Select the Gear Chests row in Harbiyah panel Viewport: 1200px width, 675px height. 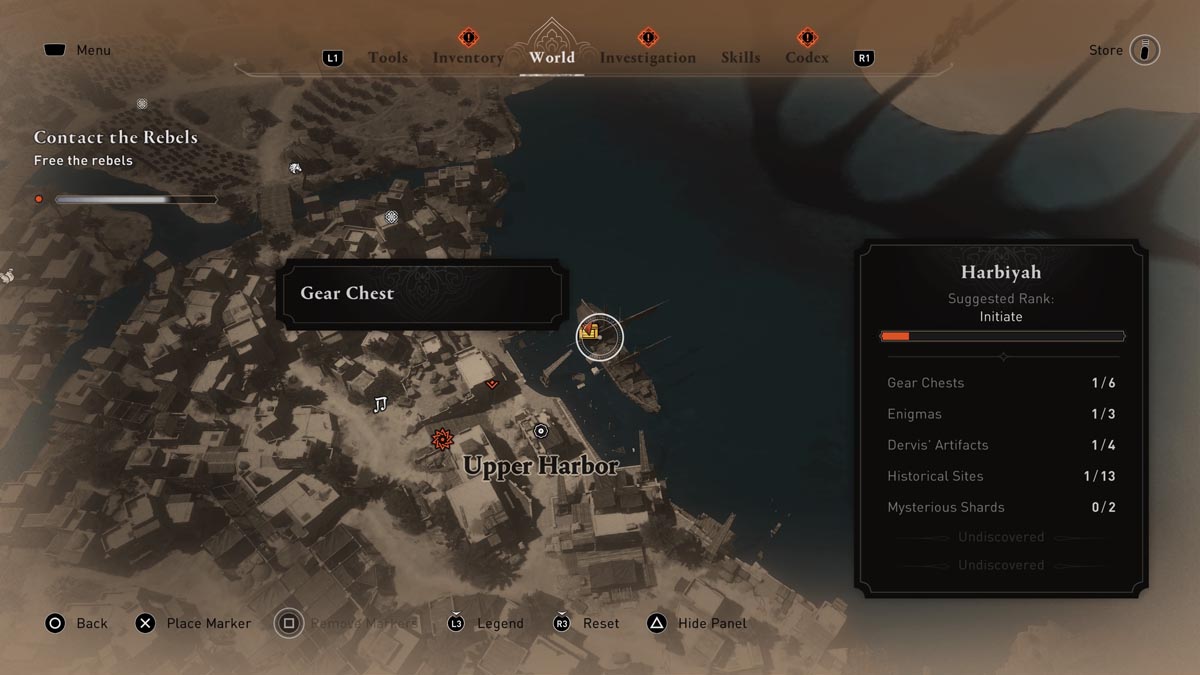pyautogui.click(x=1001, y=383)
